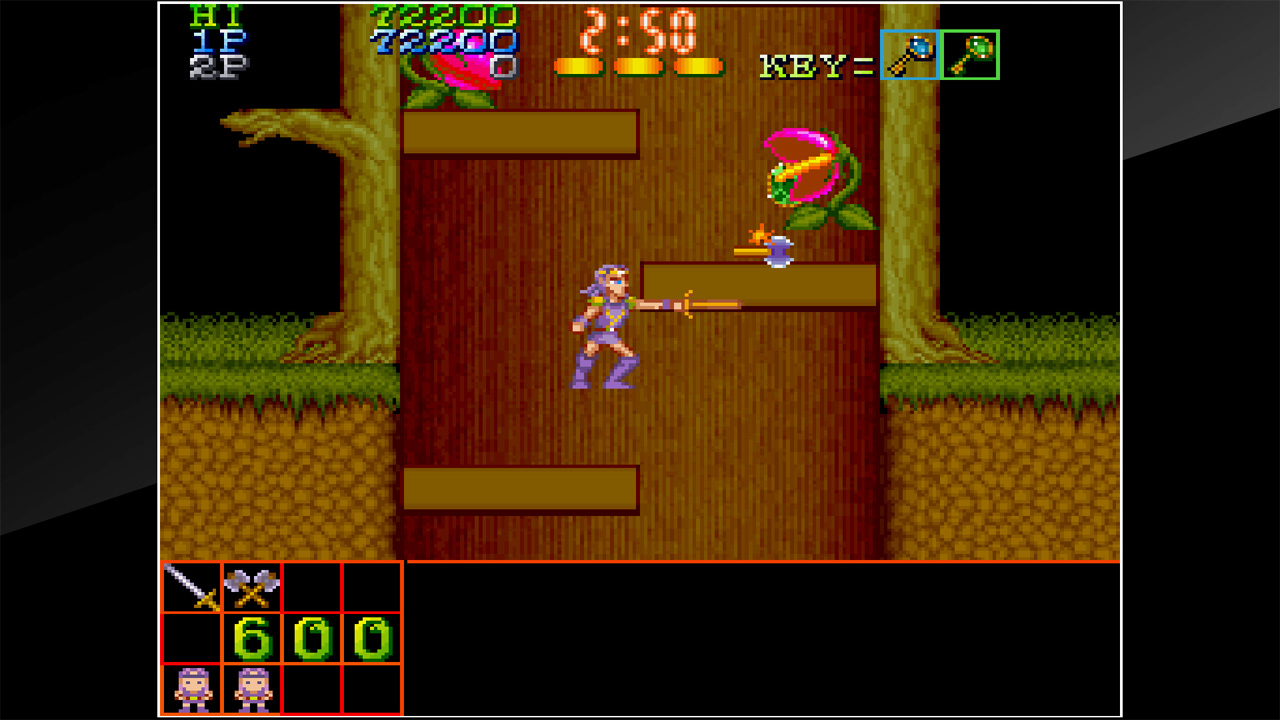The image size is (1280, 720).
Task: Click the empty top-right inventory cell
Action: coord(370,589)
